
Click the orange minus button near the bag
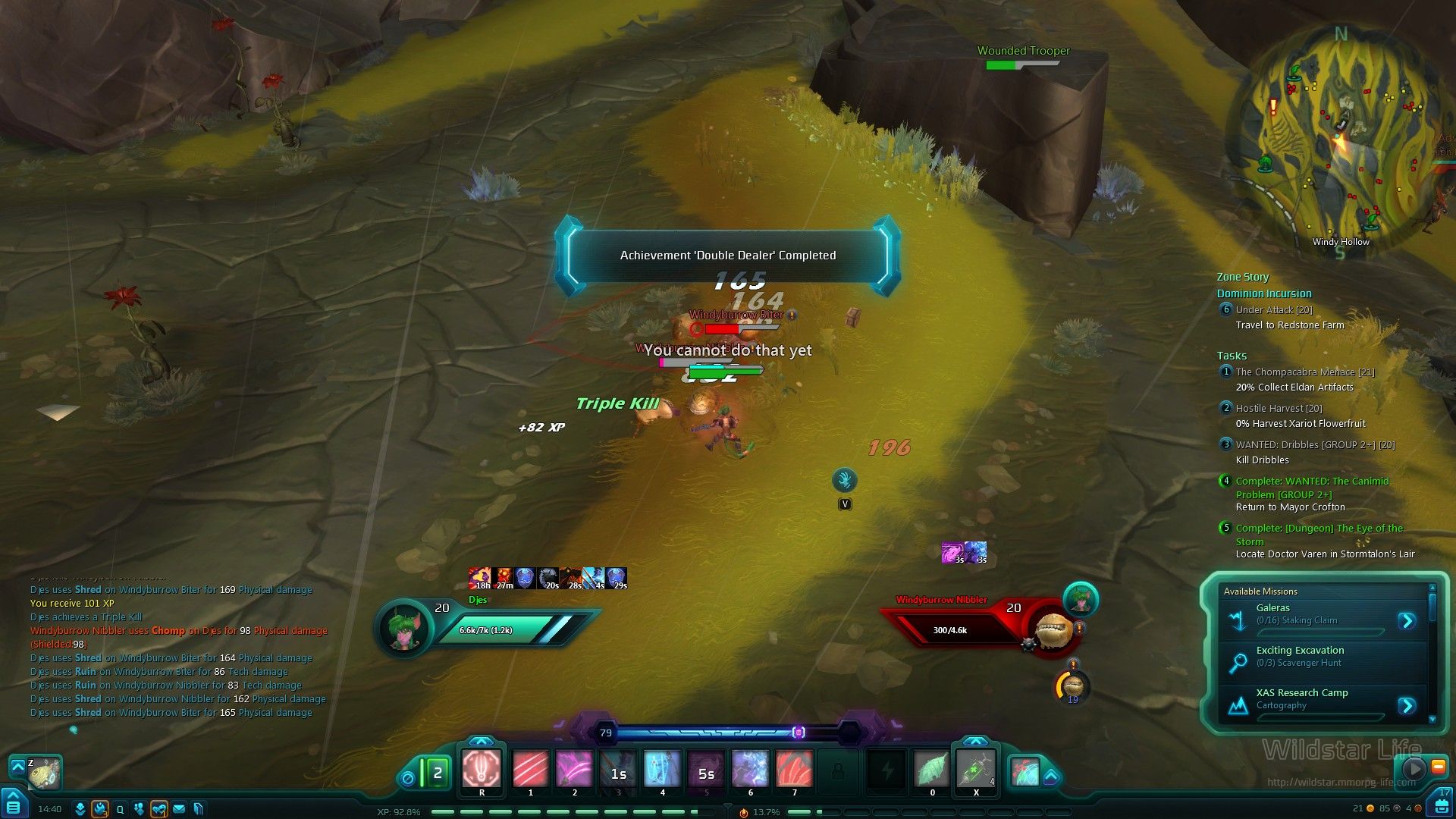pyautogui.click(x=1438, y=767)
